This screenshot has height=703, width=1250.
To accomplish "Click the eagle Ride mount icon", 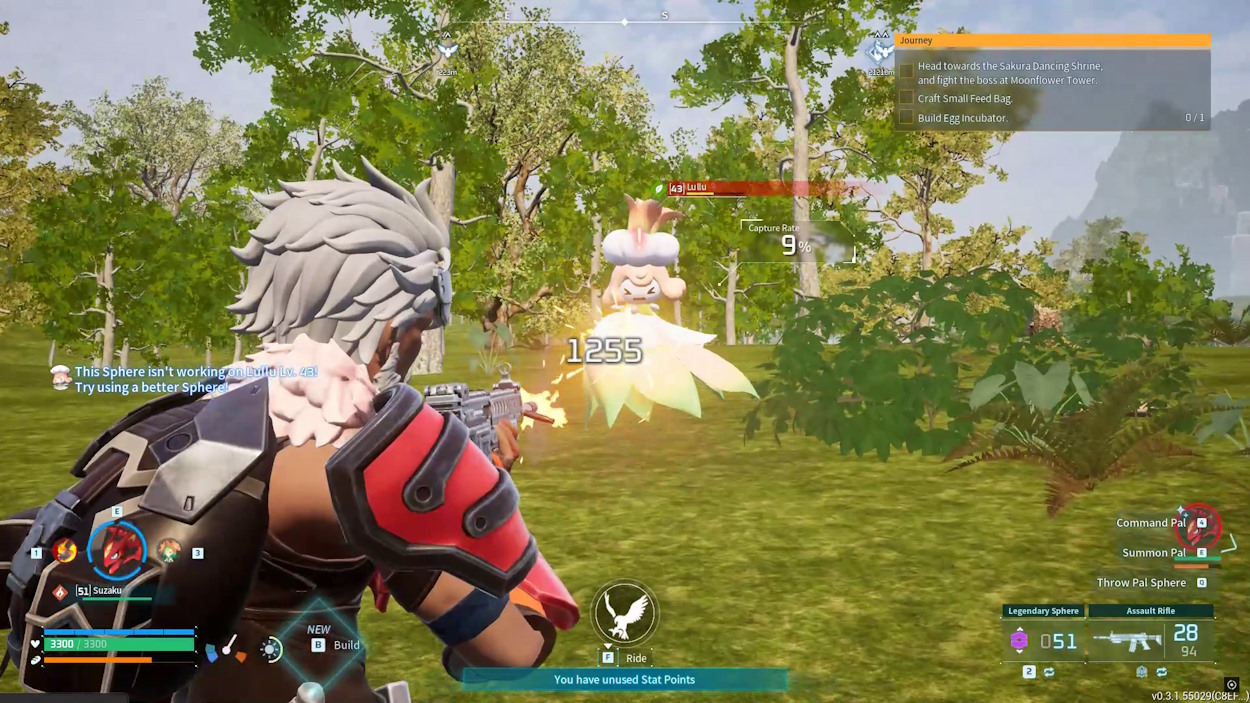I will 624,613.
